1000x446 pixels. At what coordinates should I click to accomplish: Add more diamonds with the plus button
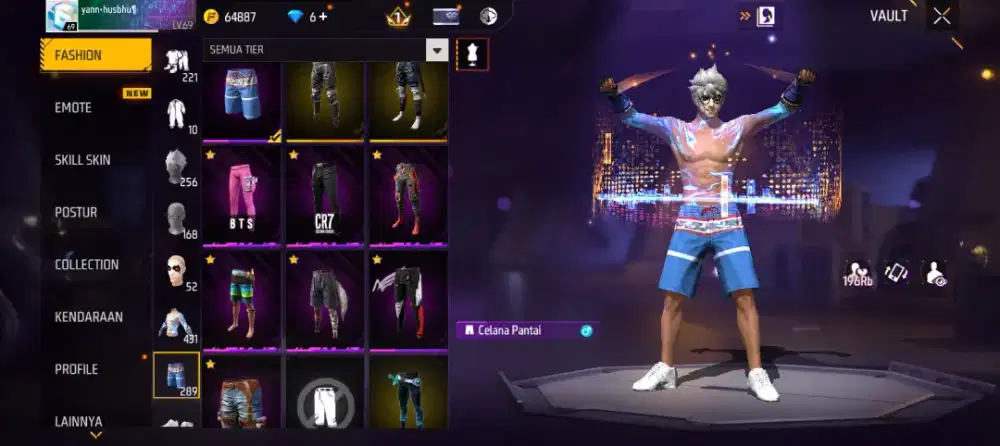323,17
